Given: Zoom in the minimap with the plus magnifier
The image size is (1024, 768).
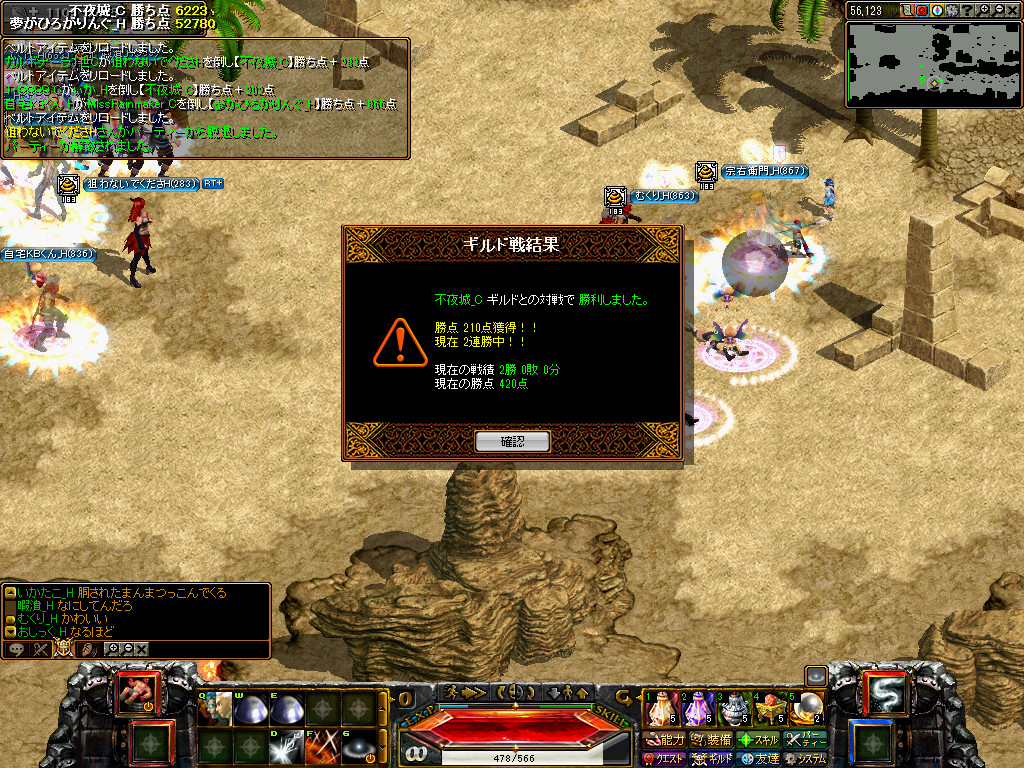Looking at the screenshot, I should click(x=984, y=10).
